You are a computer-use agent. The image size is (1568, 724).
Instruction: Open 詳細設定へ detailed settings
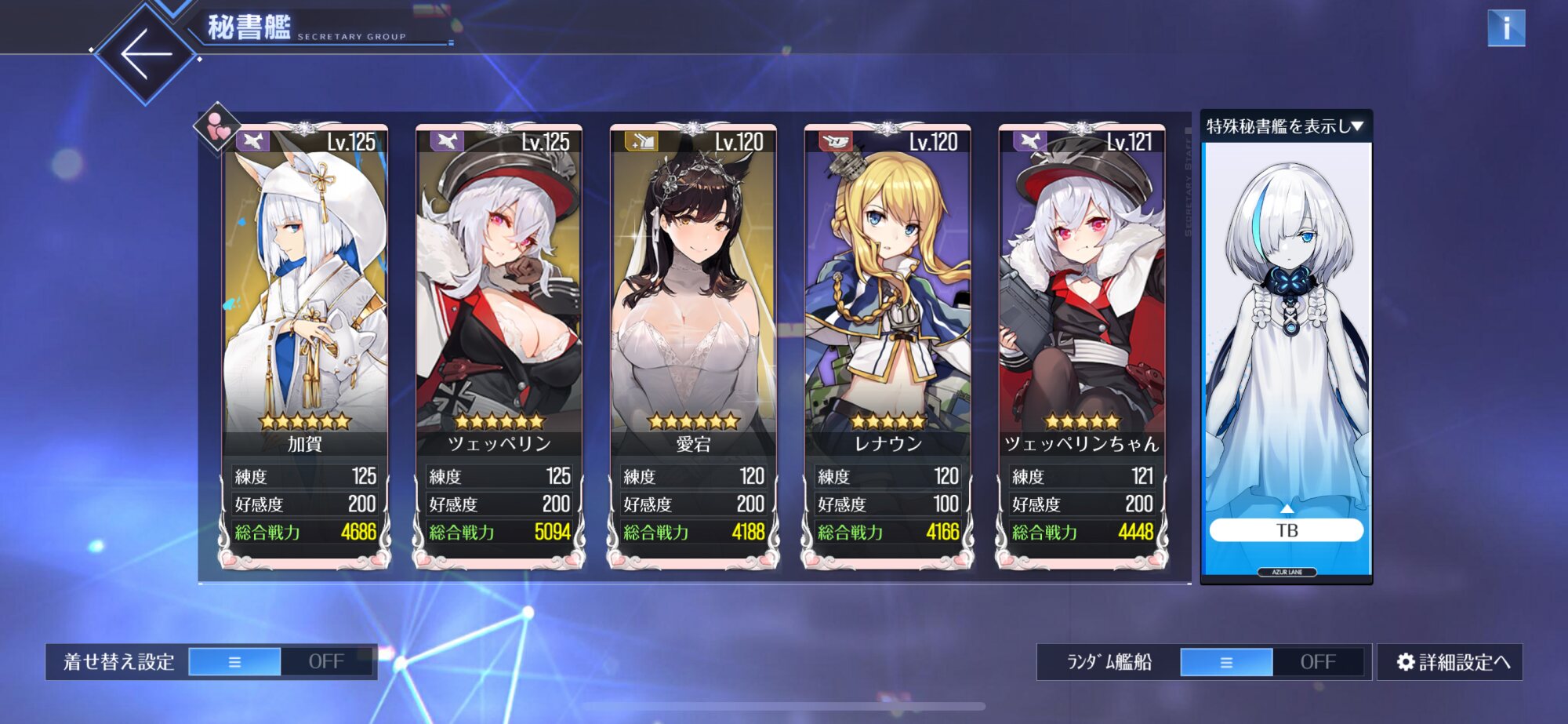click(1451, 662)
